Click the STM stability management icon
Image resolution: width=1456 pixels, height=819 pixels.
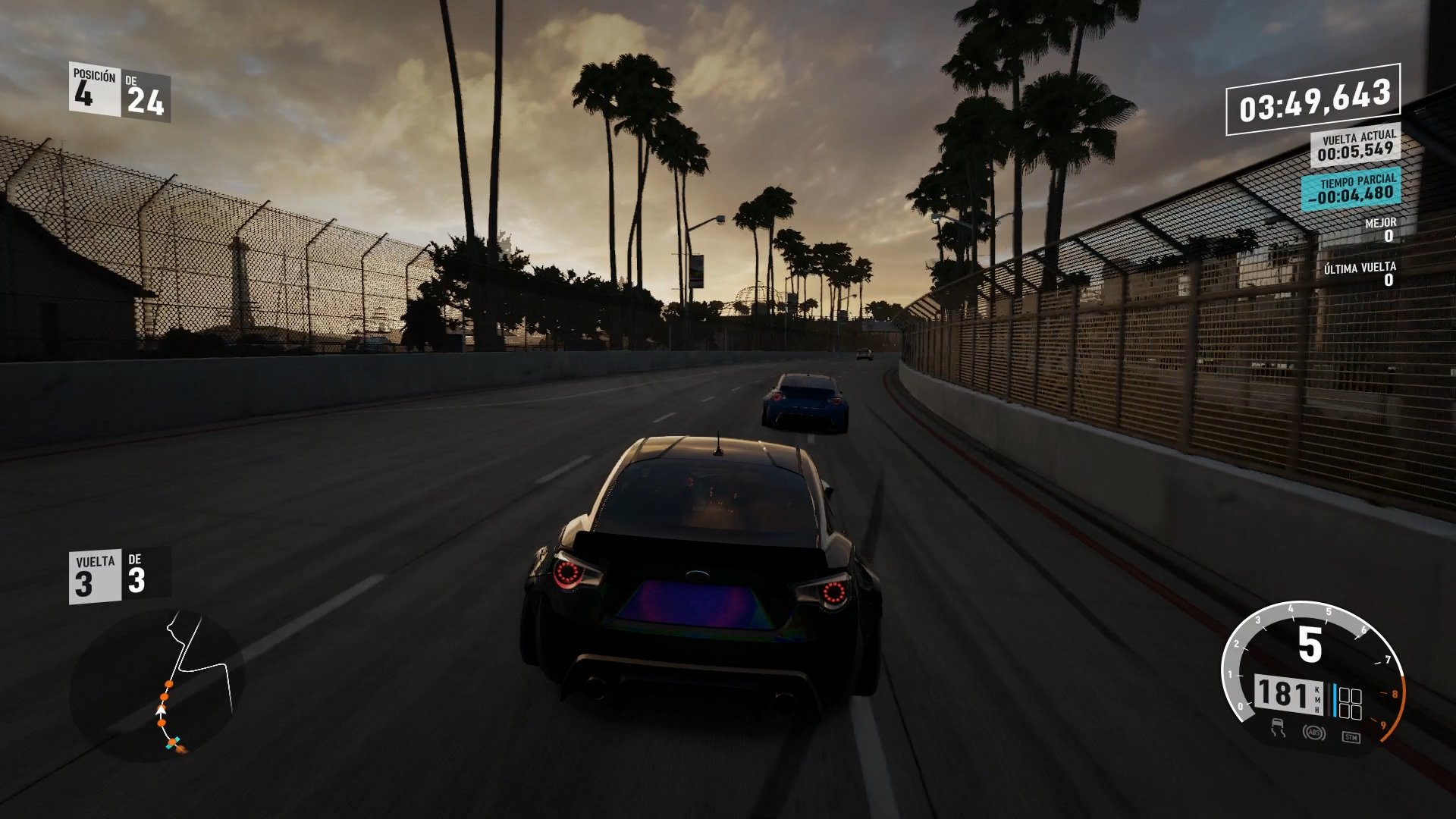[x=1351, y=736]
